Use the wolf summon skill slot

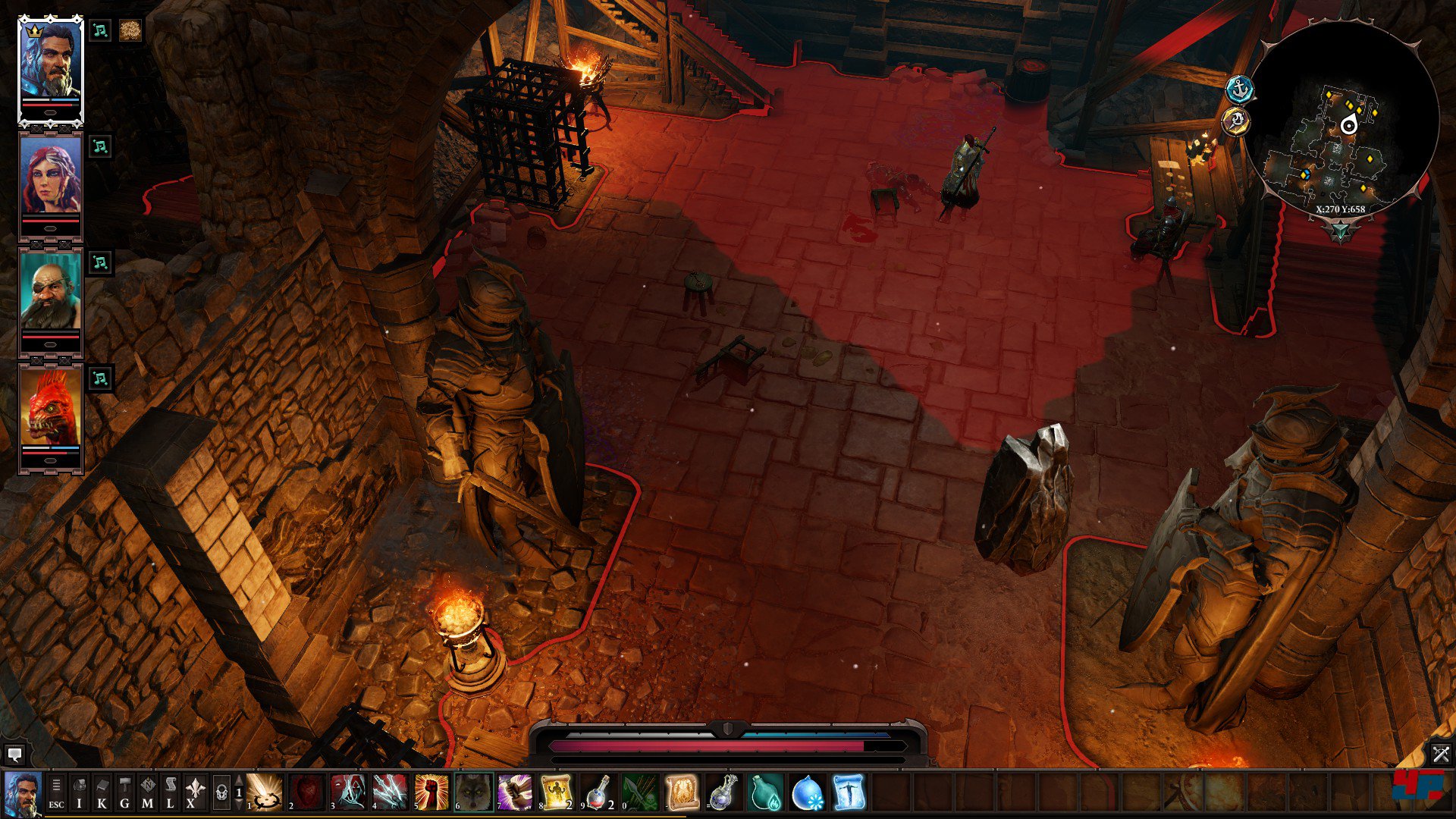(x=473, y=792)
